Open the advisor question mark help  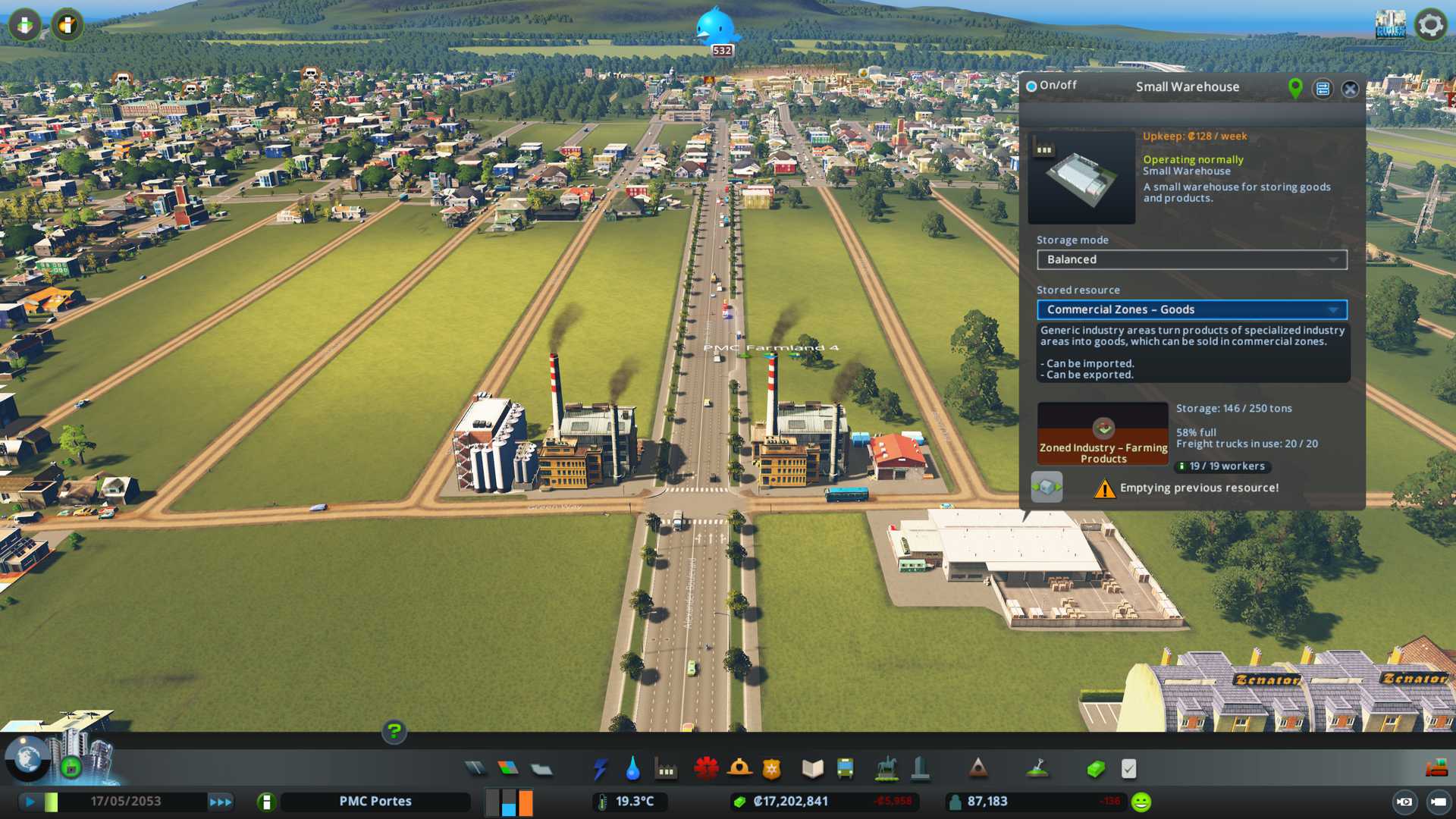click(394, 731)
